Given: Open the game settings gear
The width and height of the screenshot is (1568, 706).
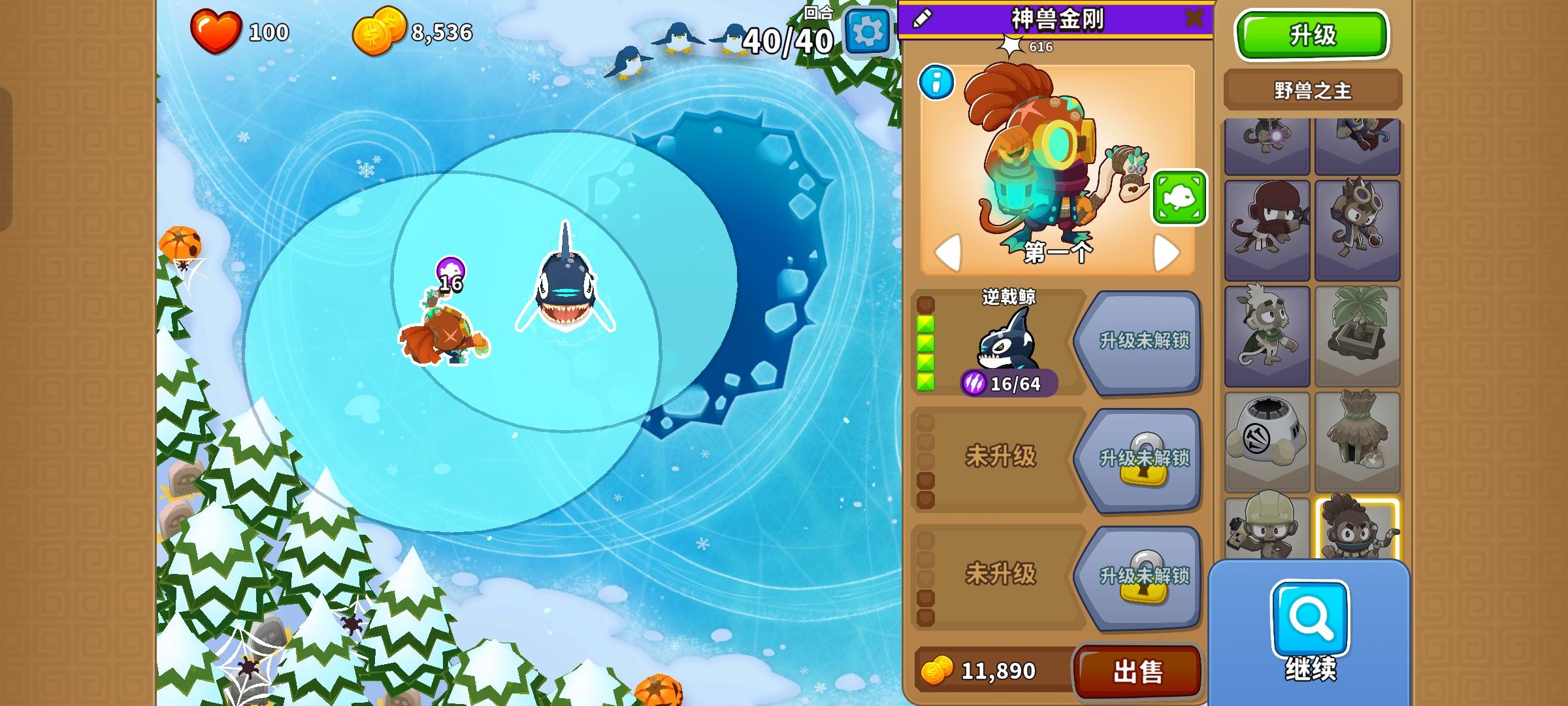Looking at the screenshot, I should pos(867,29).
